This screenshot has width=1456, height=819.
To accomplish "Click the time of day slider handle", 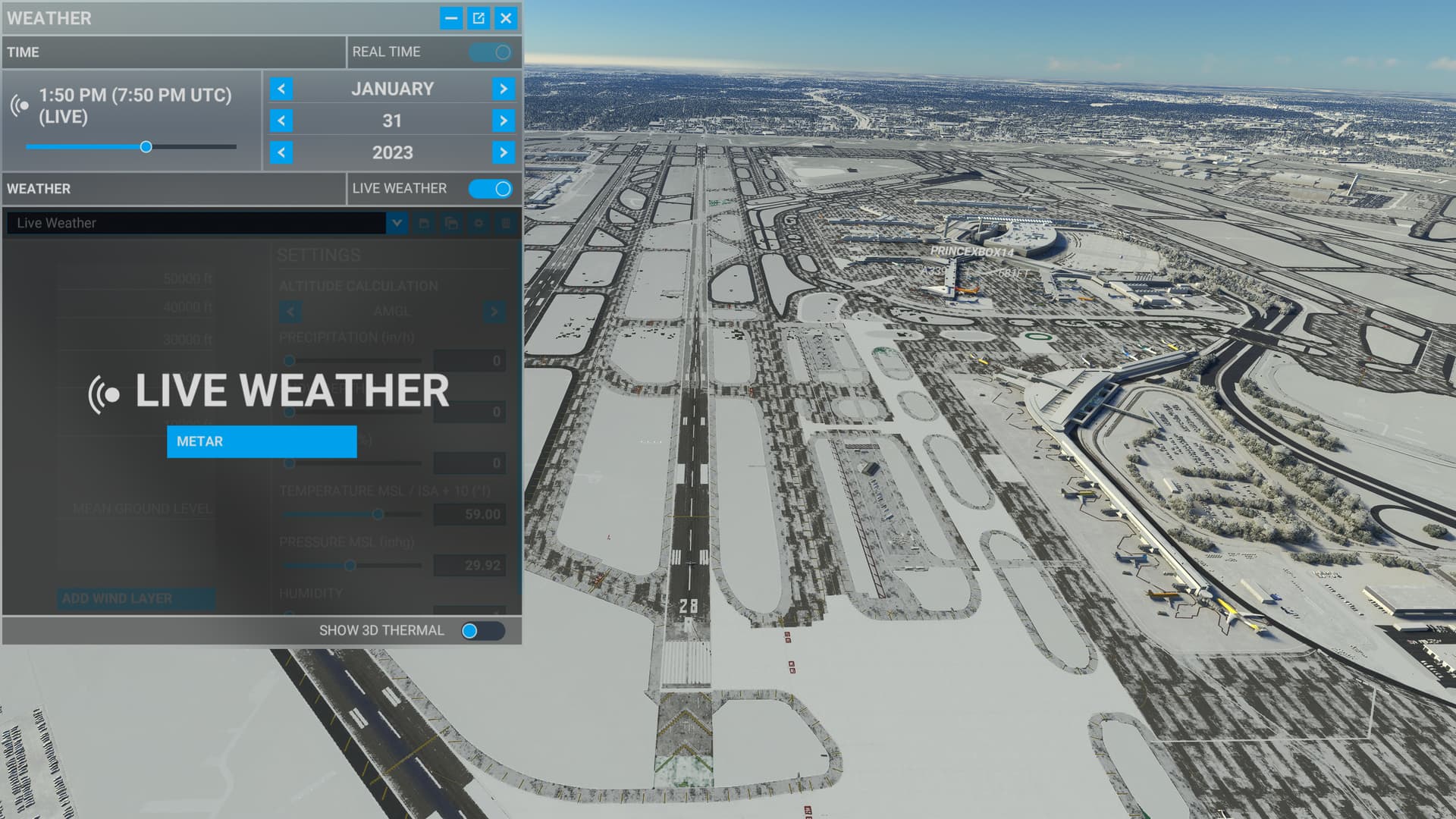I will [146, 146].
